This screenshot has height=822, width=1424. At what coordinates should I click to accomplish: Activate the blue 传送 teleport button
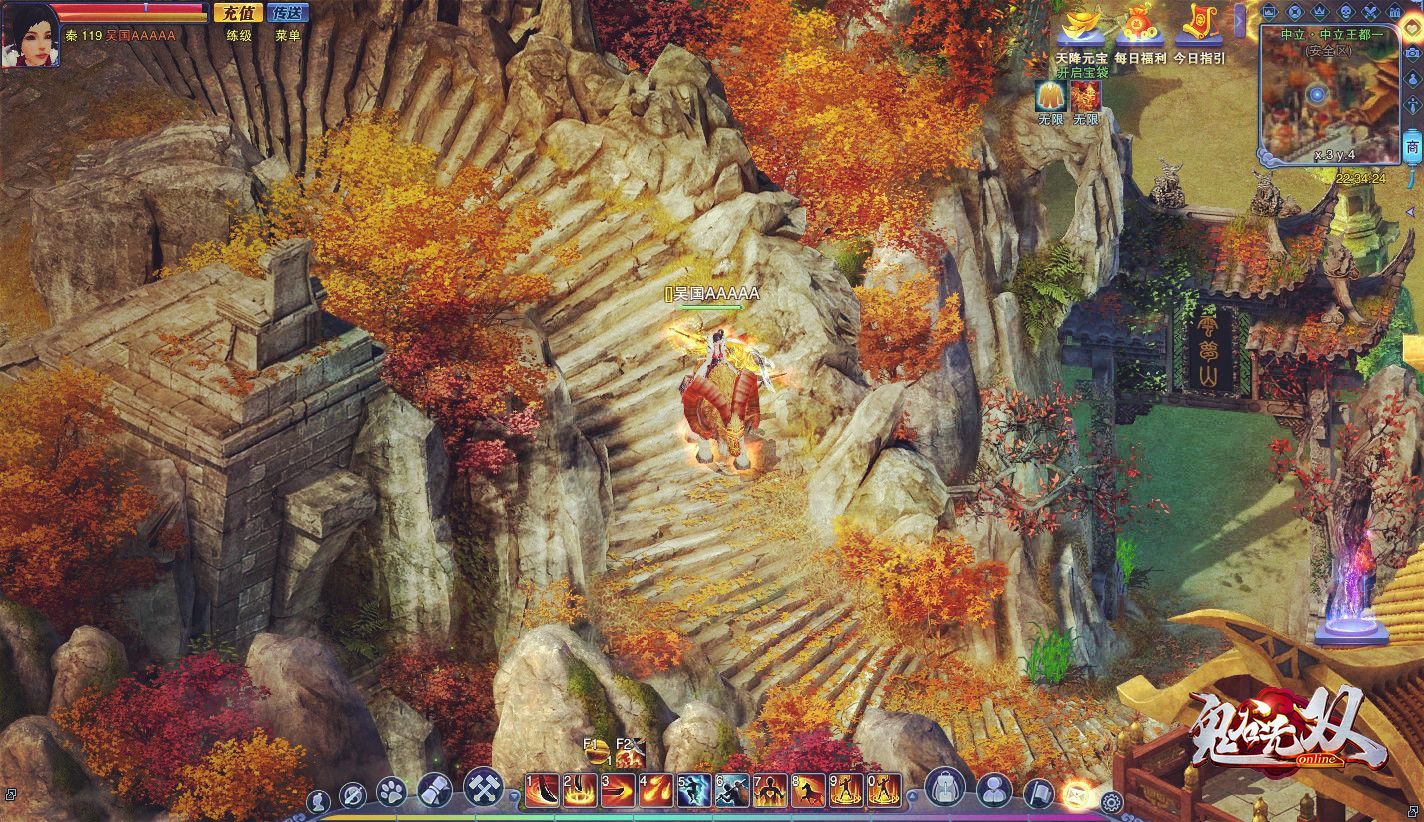click(x=289, y=13)
